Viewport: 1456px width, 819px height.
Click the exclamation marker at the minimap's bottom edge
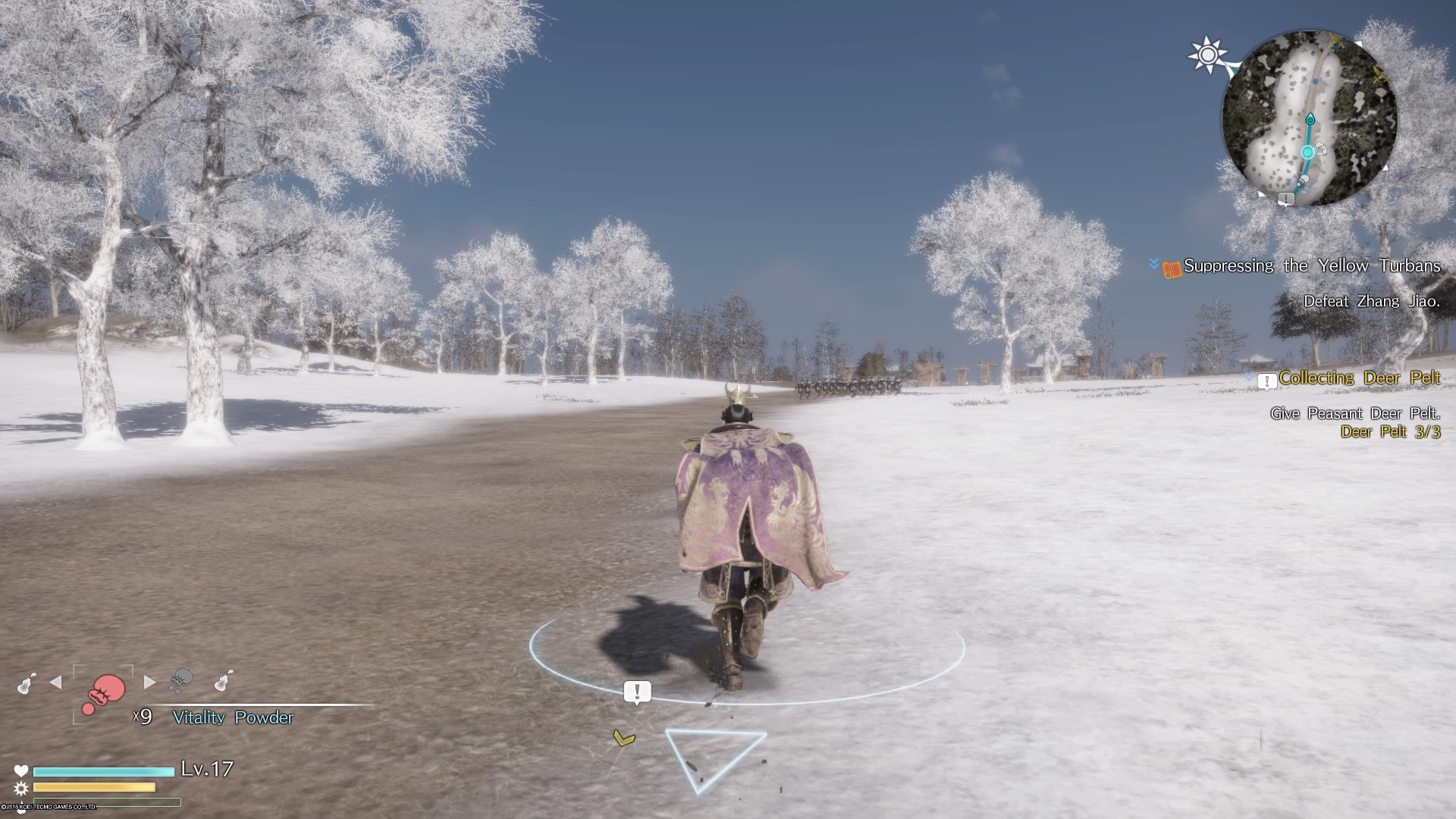[x=1287, y=199]
